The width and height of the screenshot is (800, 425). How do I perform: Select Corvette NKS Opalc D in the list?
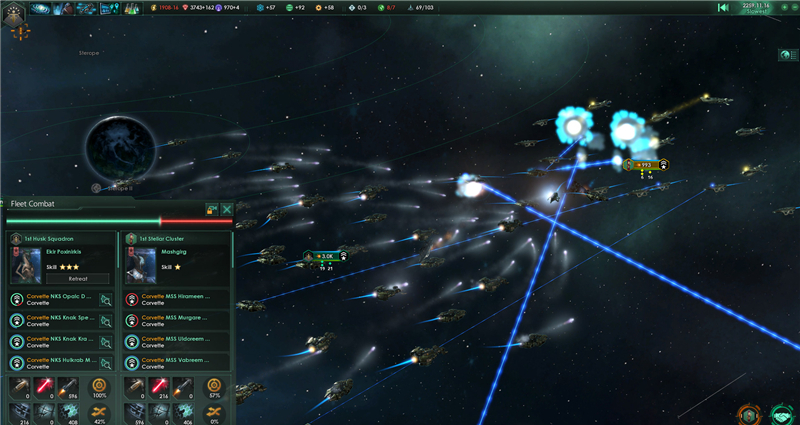point(60,299)
